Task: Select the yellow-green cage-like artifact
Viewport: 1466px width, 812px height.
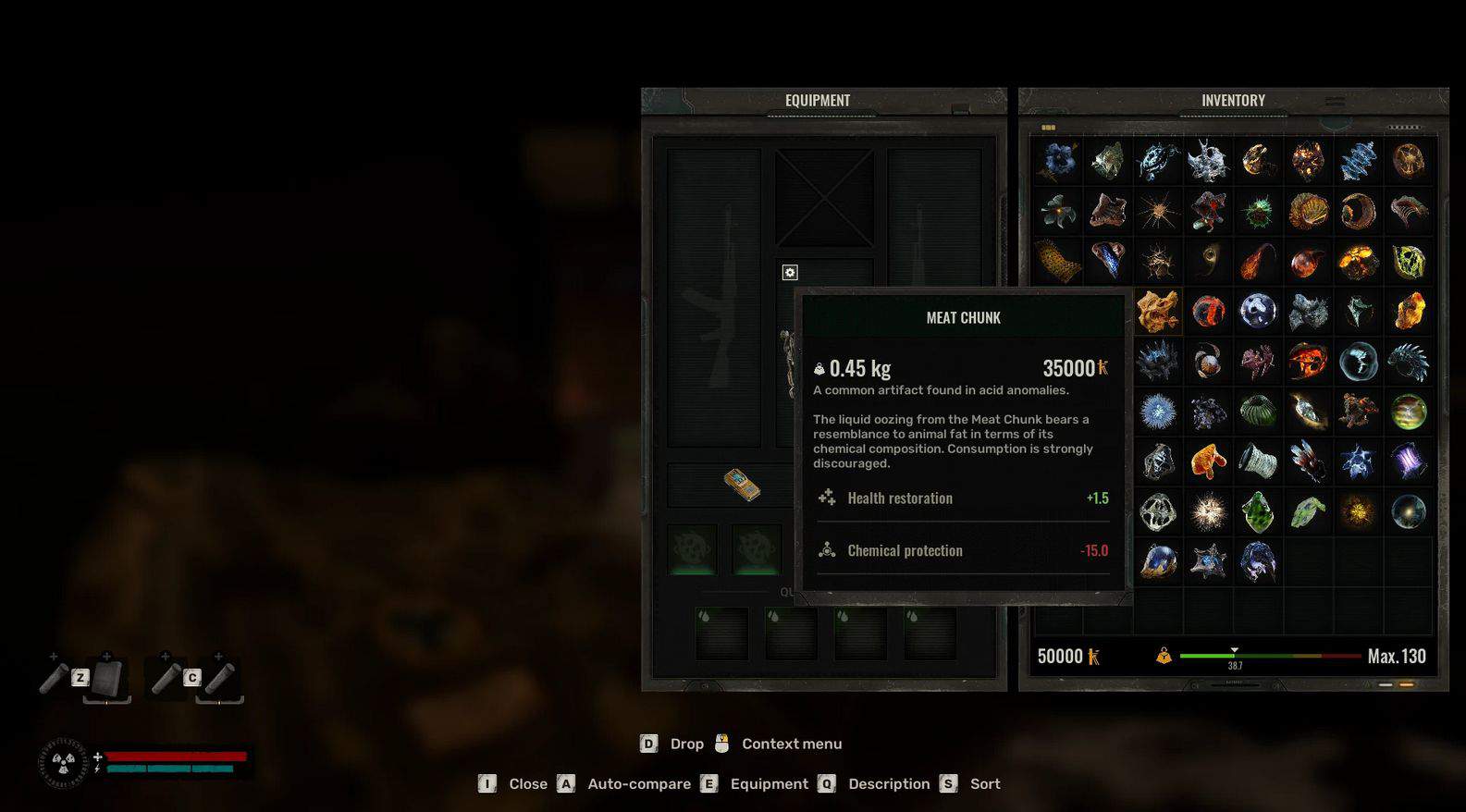Action: pos(1408,262)
